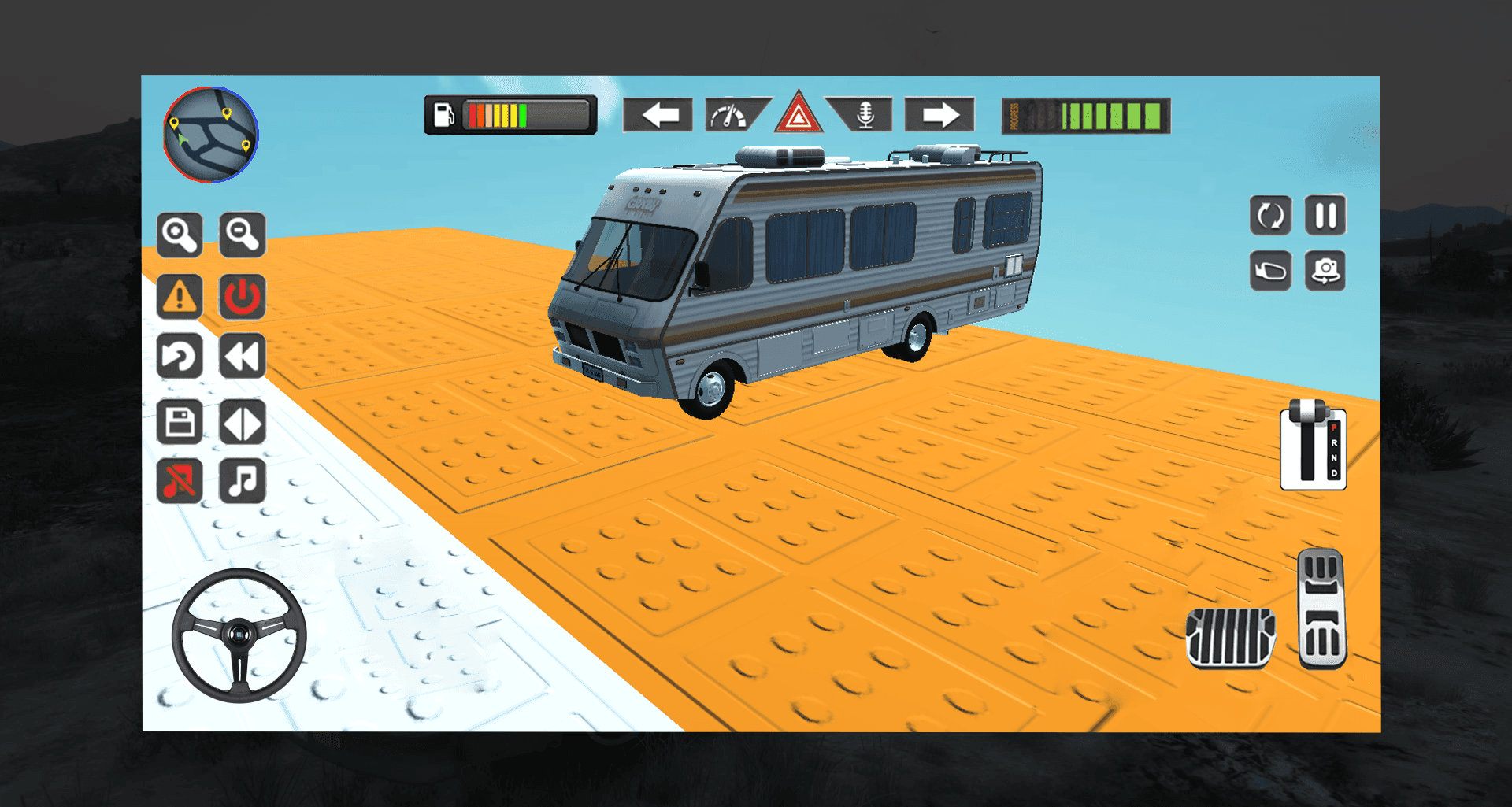Viewport: 1512px width, 807px height.
Task: Steer right using the right arrow
Action: 939,115
